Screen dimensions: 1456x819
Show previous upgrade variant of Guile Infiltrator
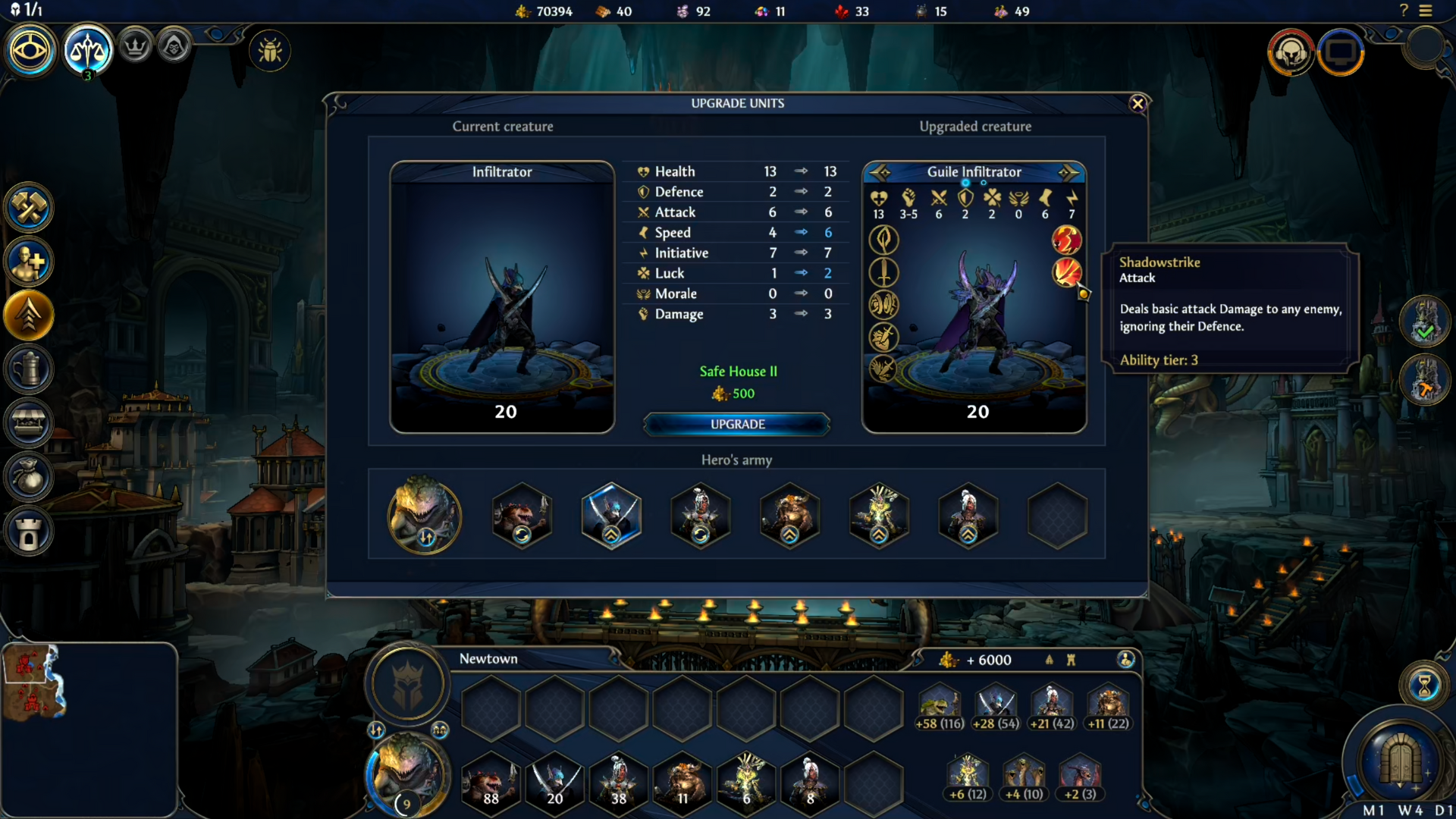(x=880, y=173)
